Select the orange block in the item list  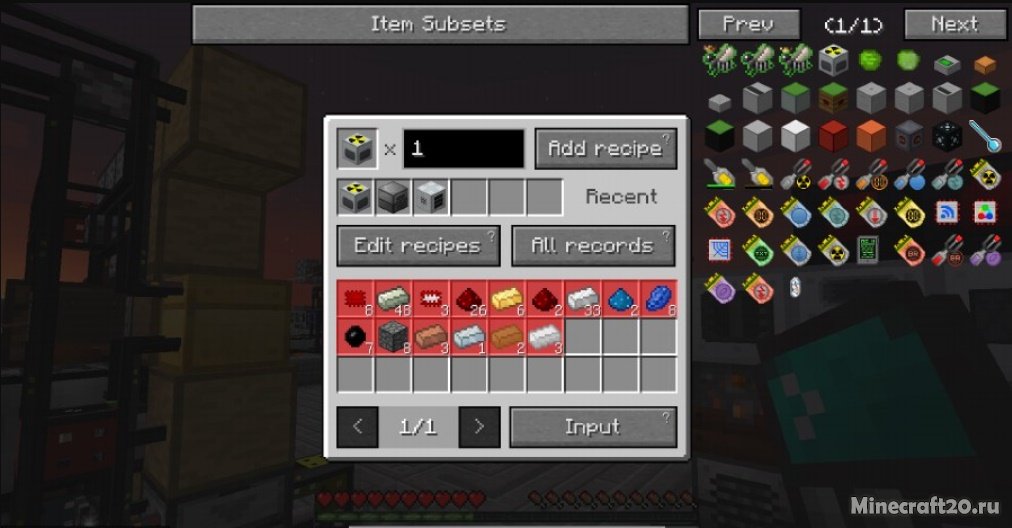point(871,135)
